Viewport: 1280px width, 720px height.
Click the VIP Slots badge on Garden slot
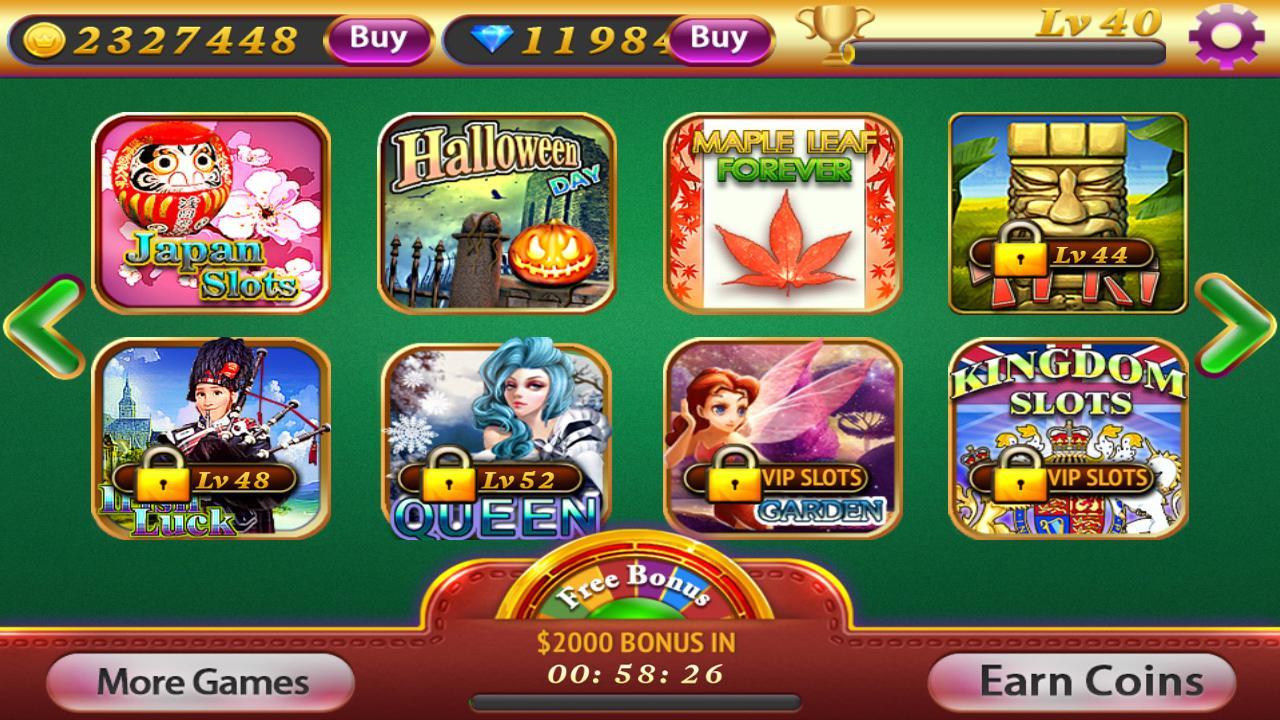pos(812,478)
